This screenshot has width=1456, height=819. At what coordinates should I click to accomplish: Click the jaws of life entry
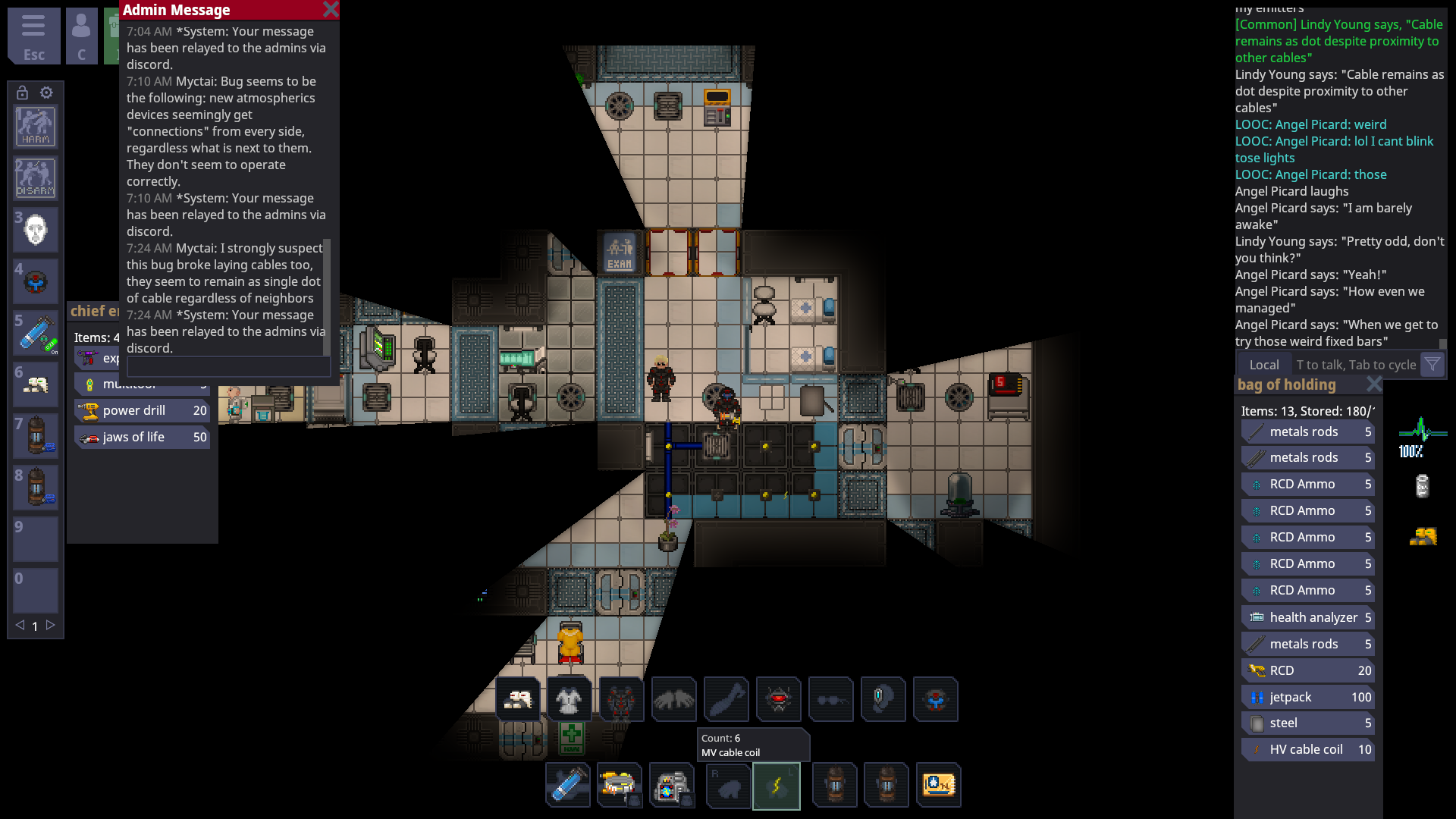pyautogui.click(x=141, y=437)
